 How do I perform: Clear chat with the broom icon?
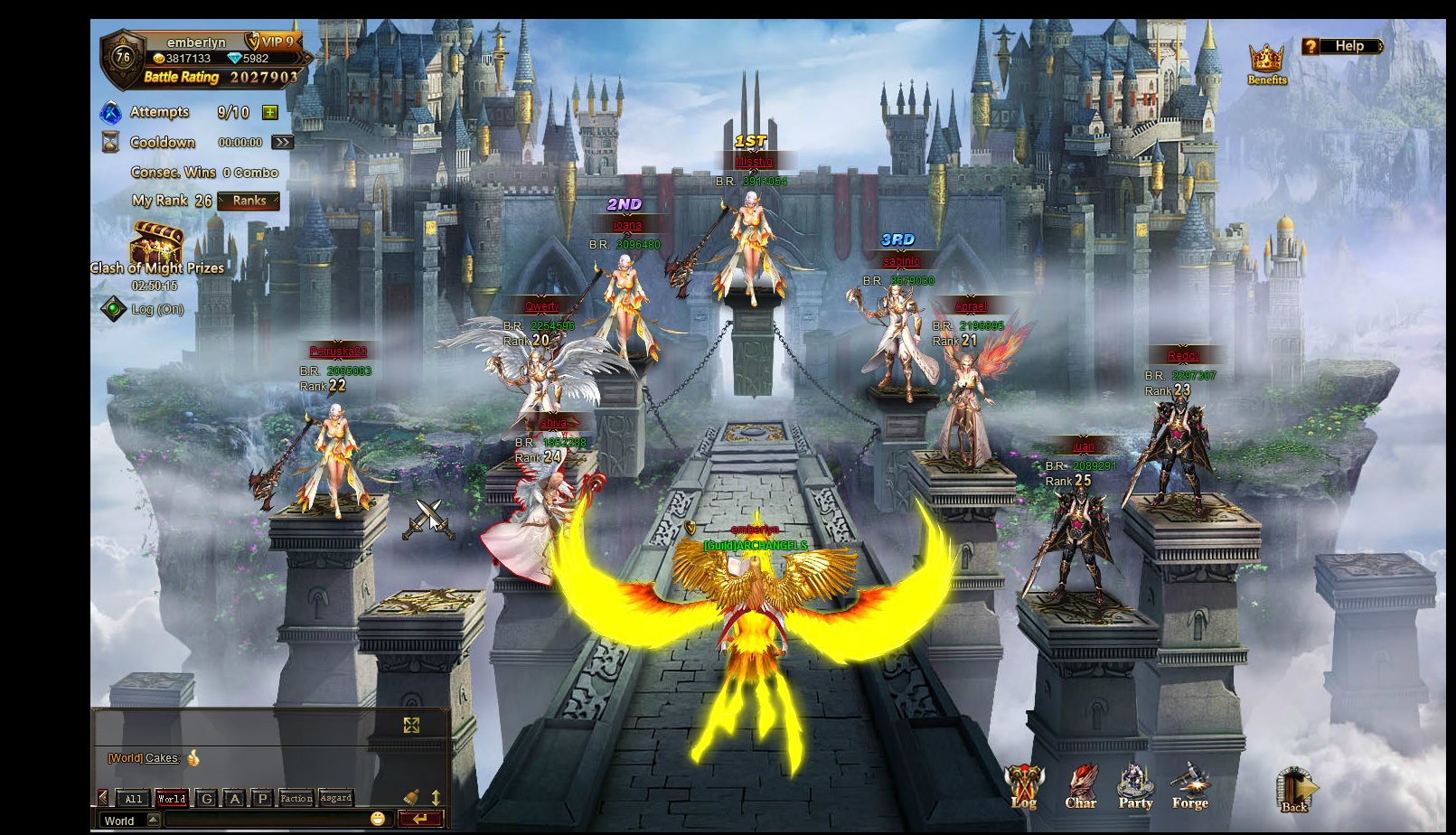click(411, 797)
